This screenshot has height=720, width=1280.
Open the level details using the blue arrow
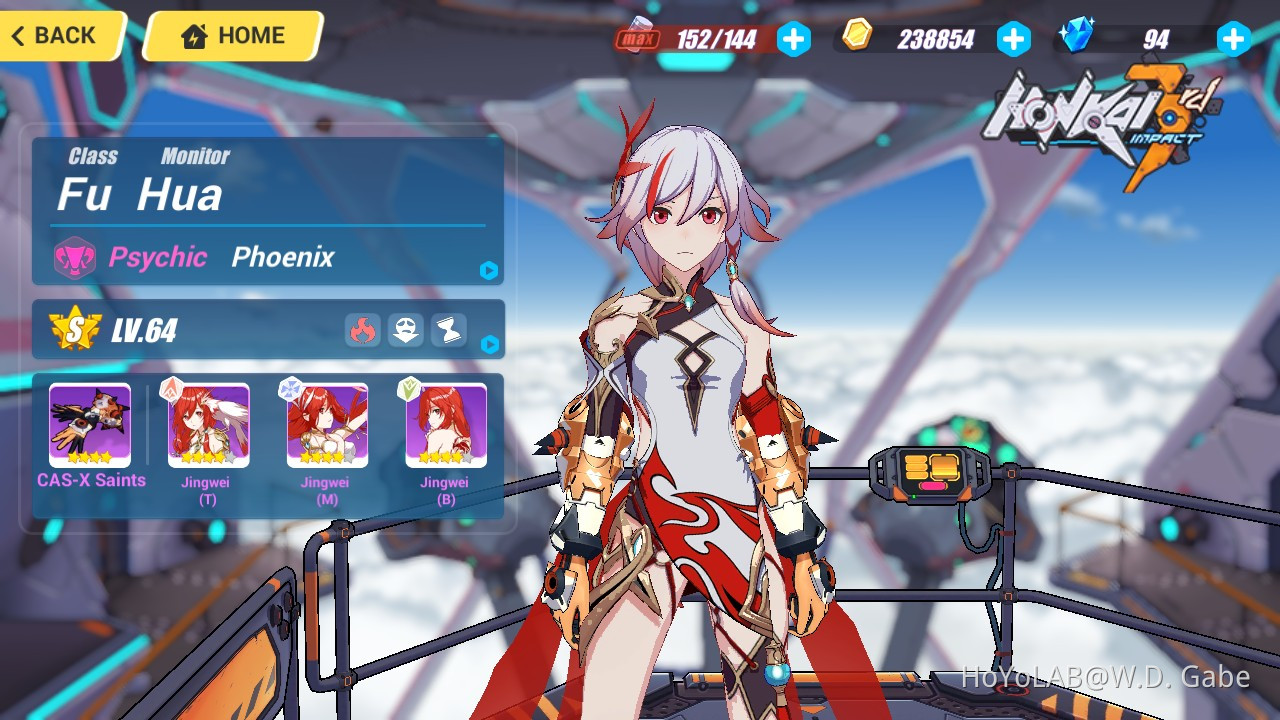[x=489, y=346]
